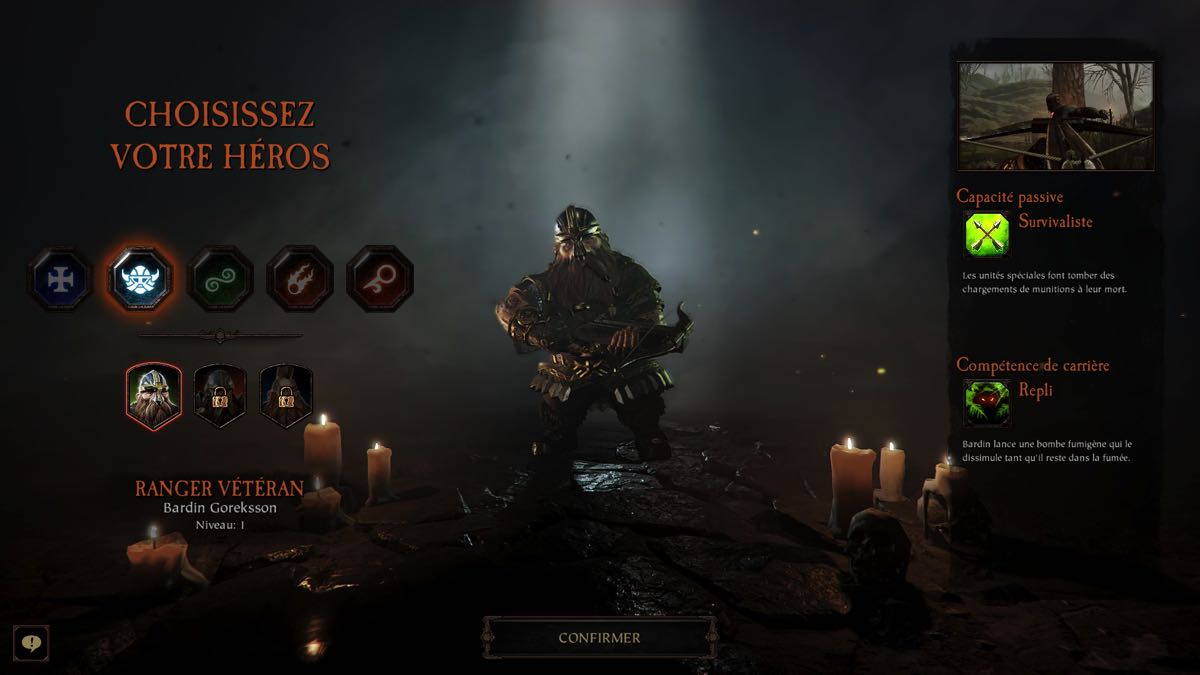Pick the green swirl hero emblem

(x=220, y=278)
